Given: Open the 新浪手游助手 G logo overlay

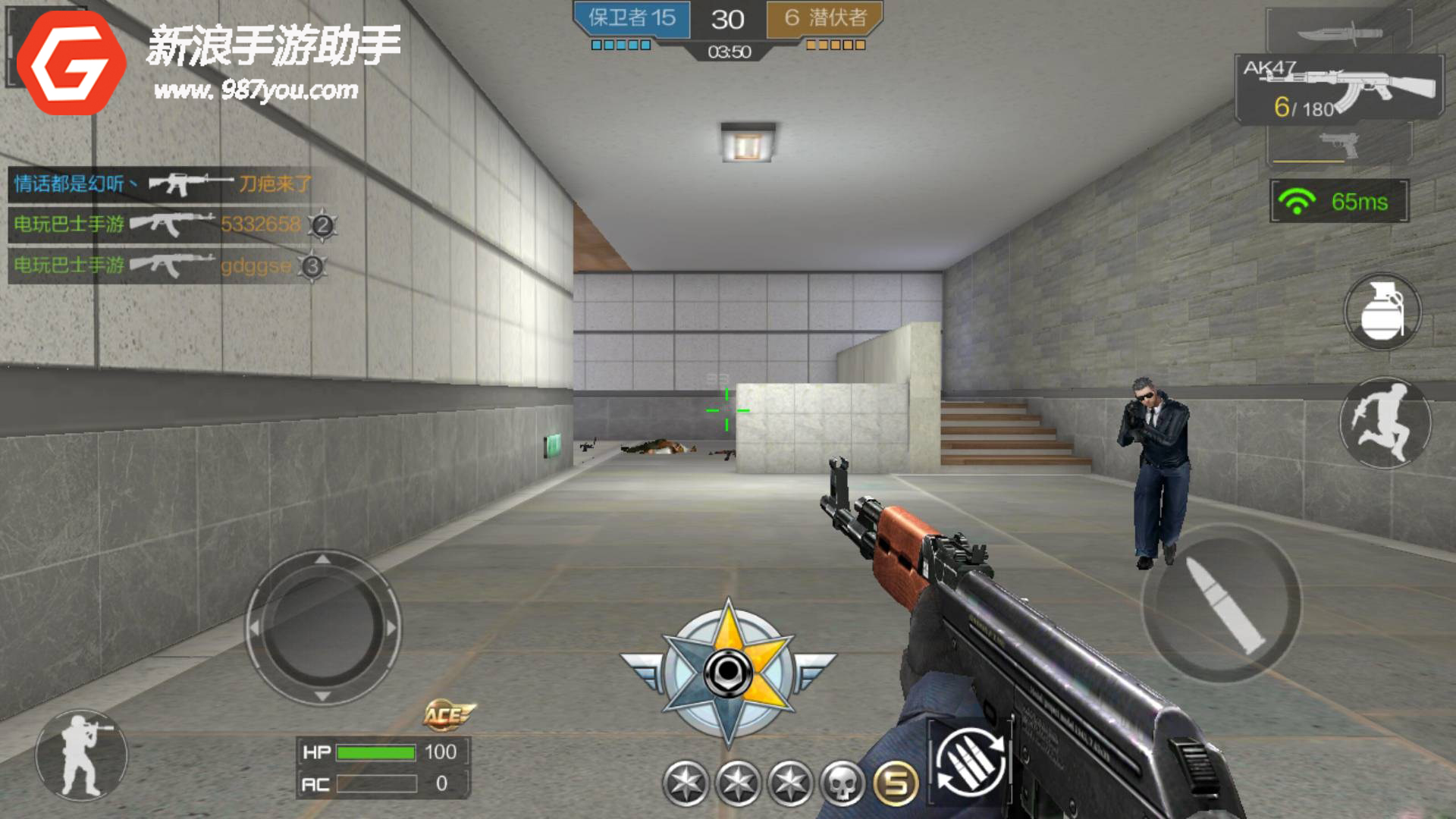Looking at the screenshot, I should [x=71, y=63].
